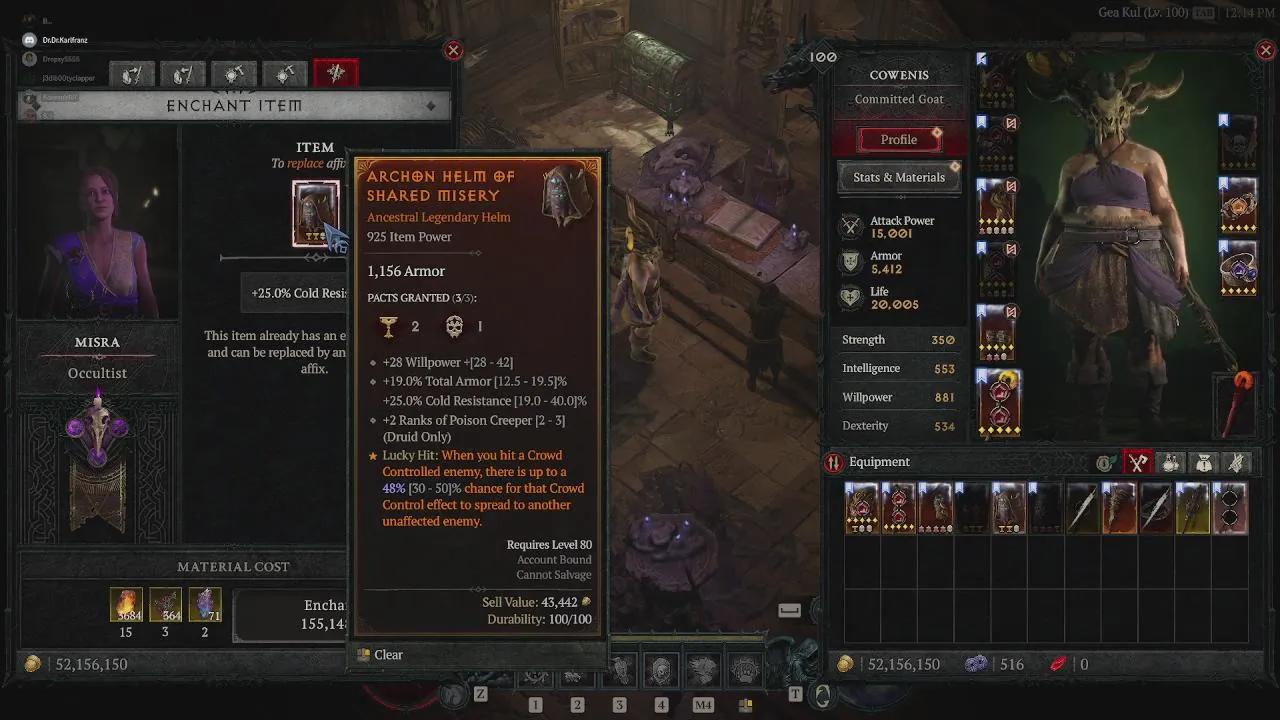Switch to the consumables potion bag tab
The height and width of the screenshot is (720, 1280).
[1171, 462]
